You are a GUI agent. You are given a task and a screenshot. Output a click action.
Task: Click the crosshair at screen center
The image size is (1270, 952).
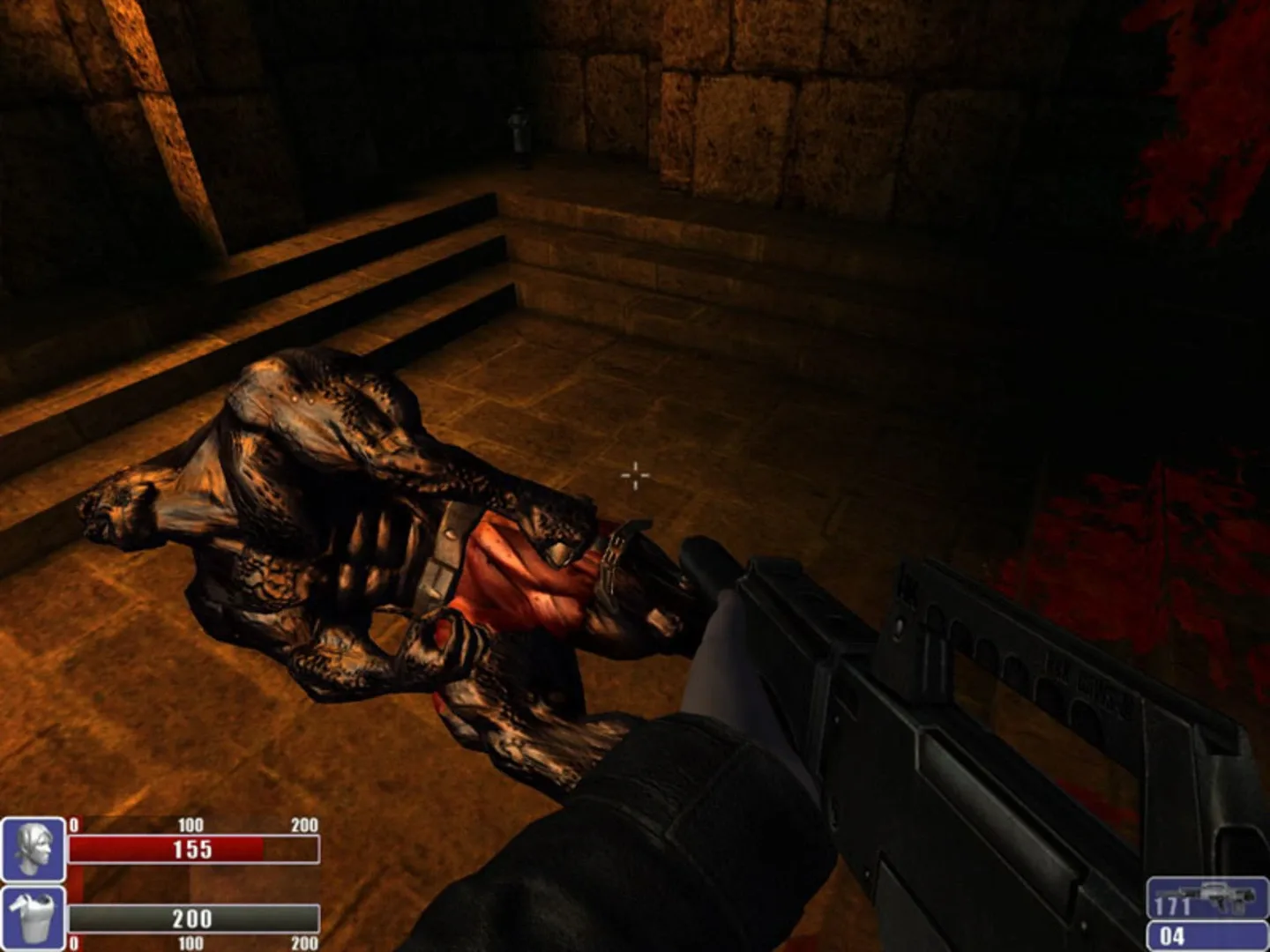635,476
